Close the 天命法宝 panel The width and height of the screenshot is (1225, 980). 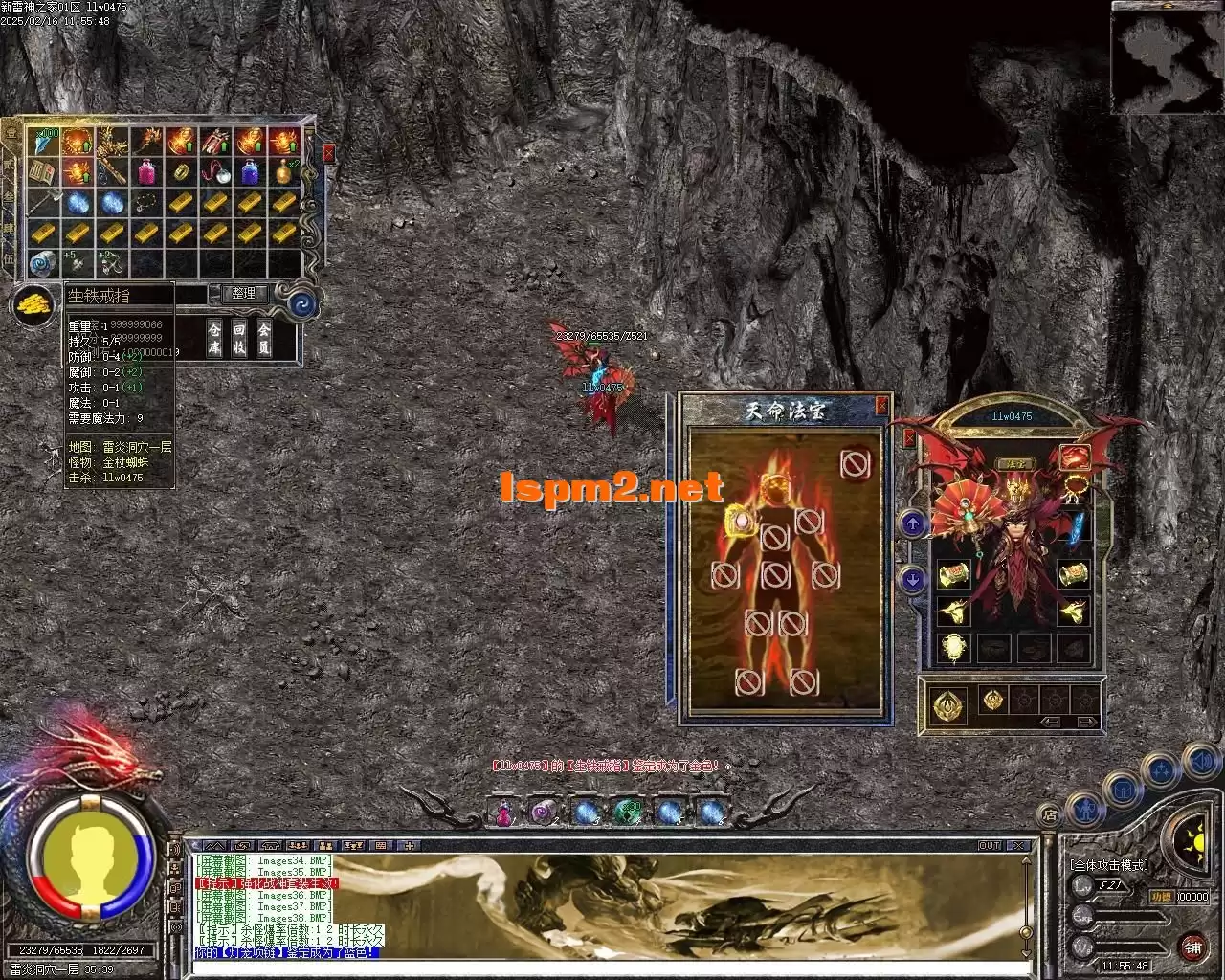click(881, 405)
